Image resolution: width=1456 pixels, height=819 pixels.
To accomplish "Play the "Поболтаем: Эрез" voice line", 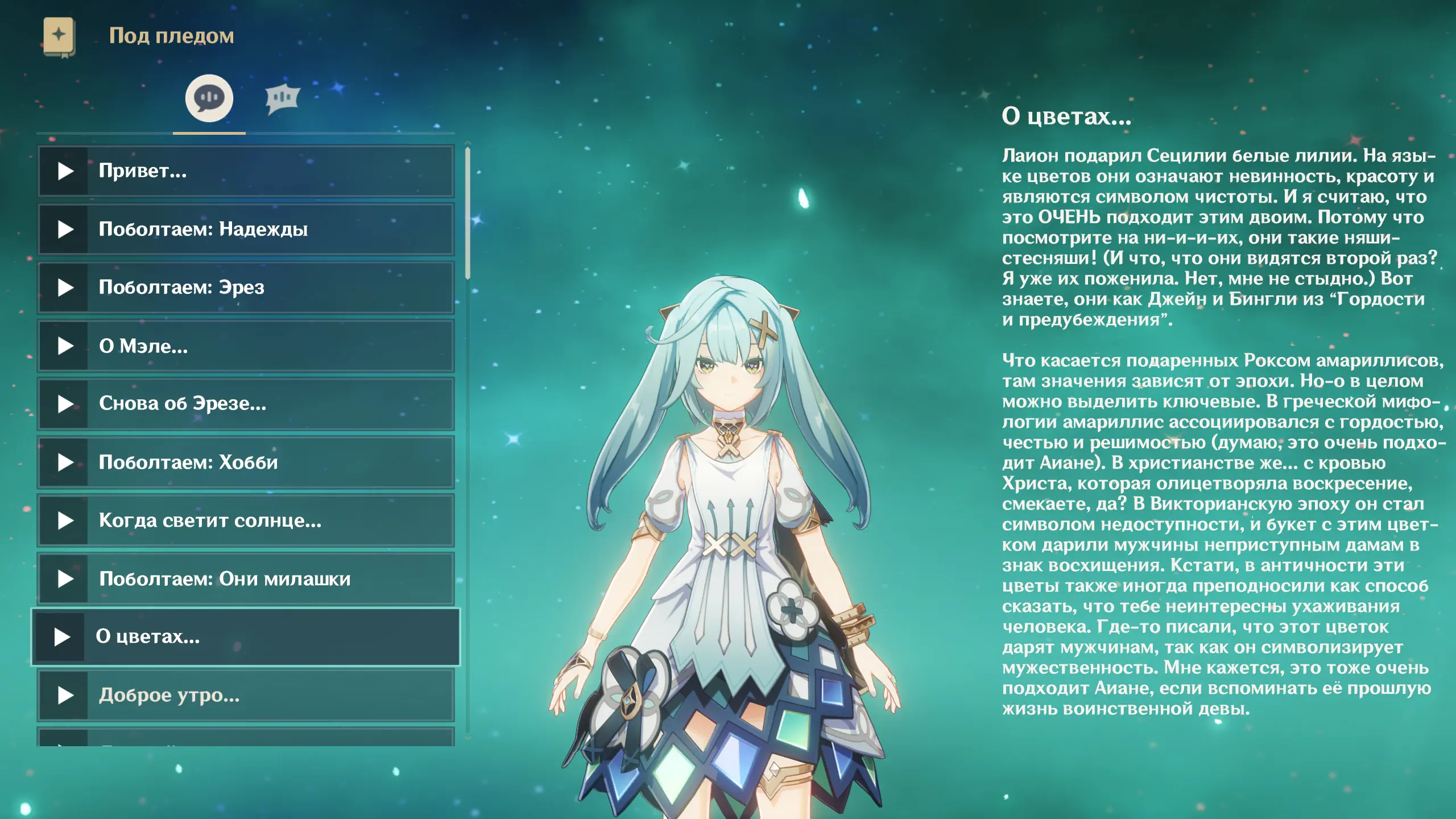I will point(65,288).
